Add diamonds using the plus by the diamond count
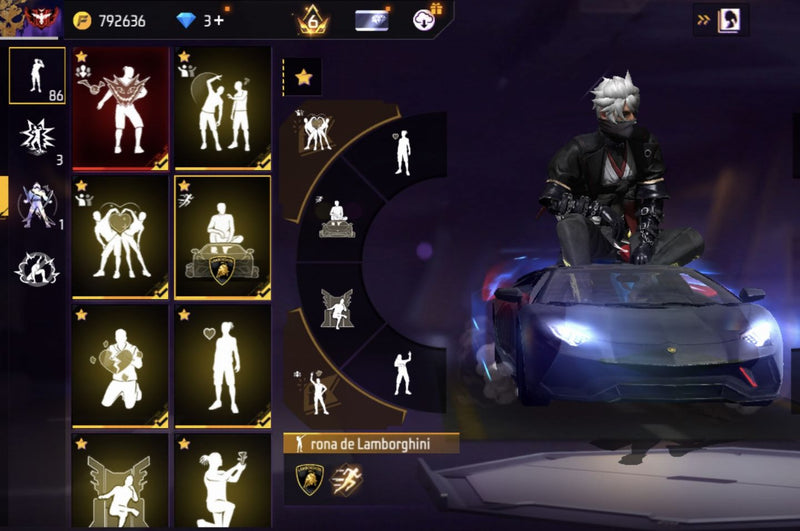800x531 pixels. [219, 20]
